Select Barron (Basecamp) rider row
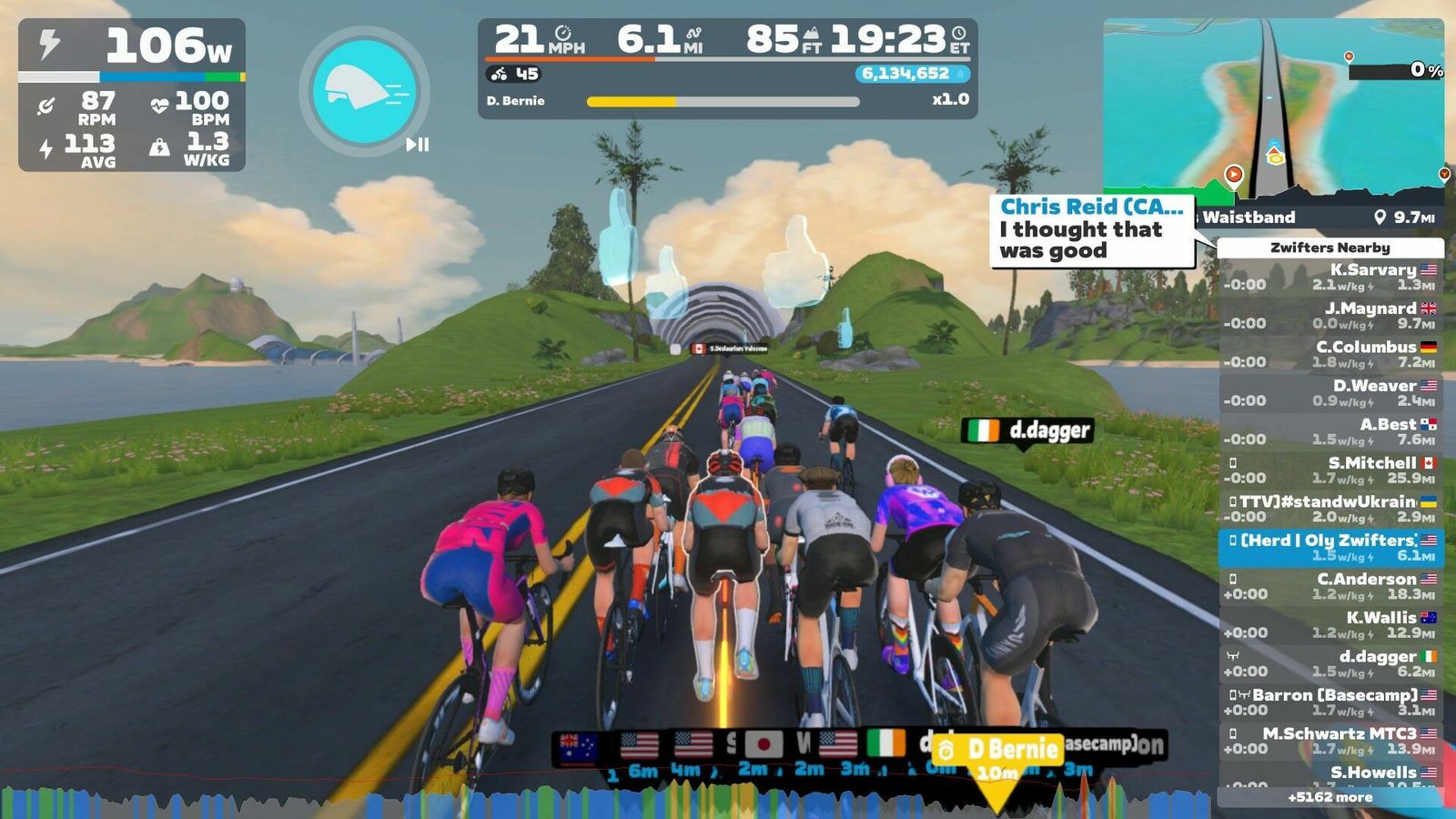This screenshot has width=1456, height=819. coord(1330,703)
